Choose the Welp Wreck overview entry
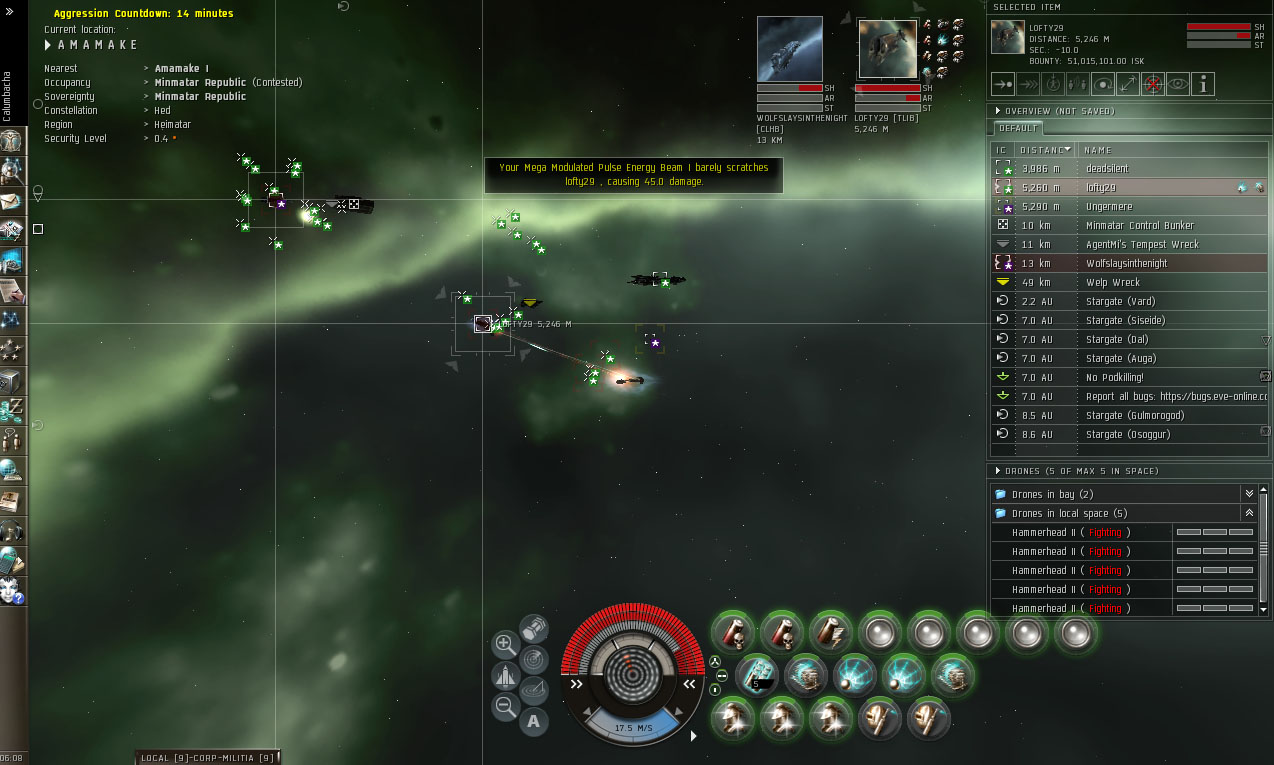Screen dimensions: 1274x765 [1113, 282]
